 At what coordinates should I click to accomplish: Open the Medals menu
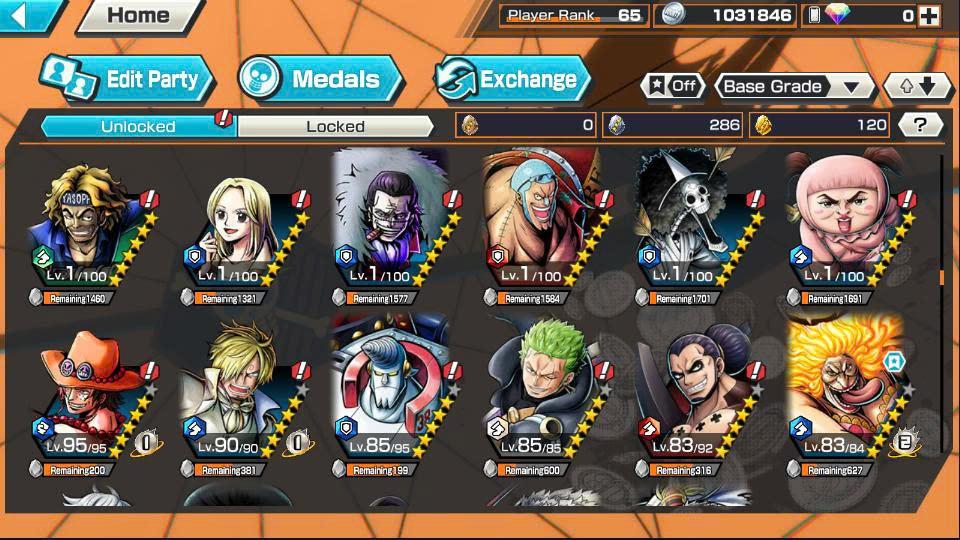[x=320, y=79]
